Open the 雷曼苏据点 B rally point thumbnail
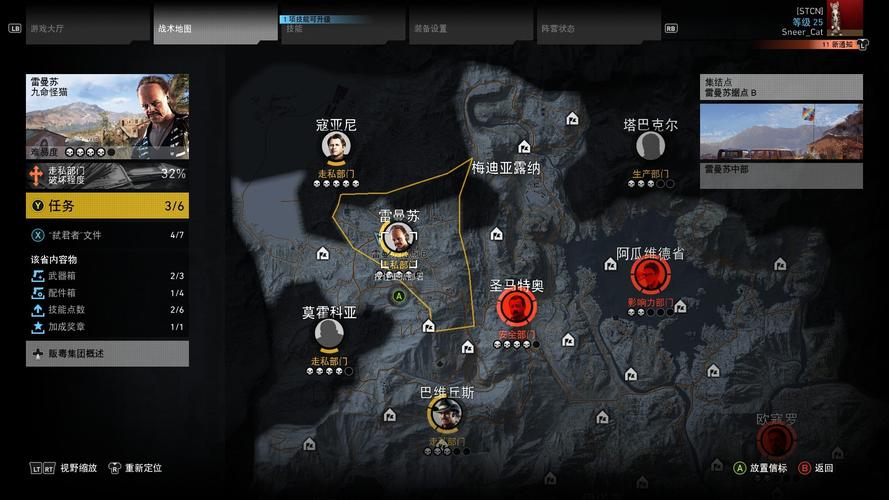 pos(781,132)
